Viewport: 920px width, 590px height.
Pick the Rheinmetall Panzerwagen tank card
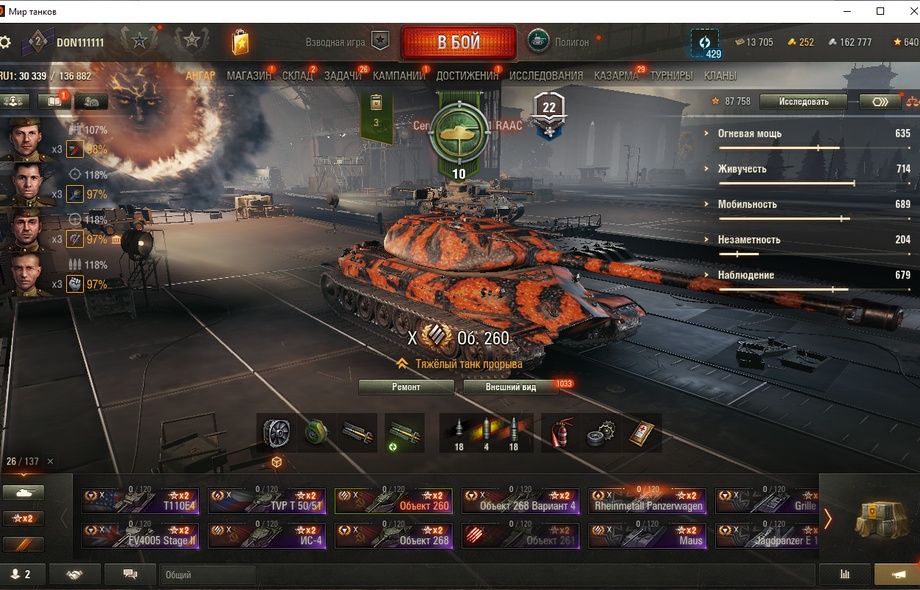[646, 501]
